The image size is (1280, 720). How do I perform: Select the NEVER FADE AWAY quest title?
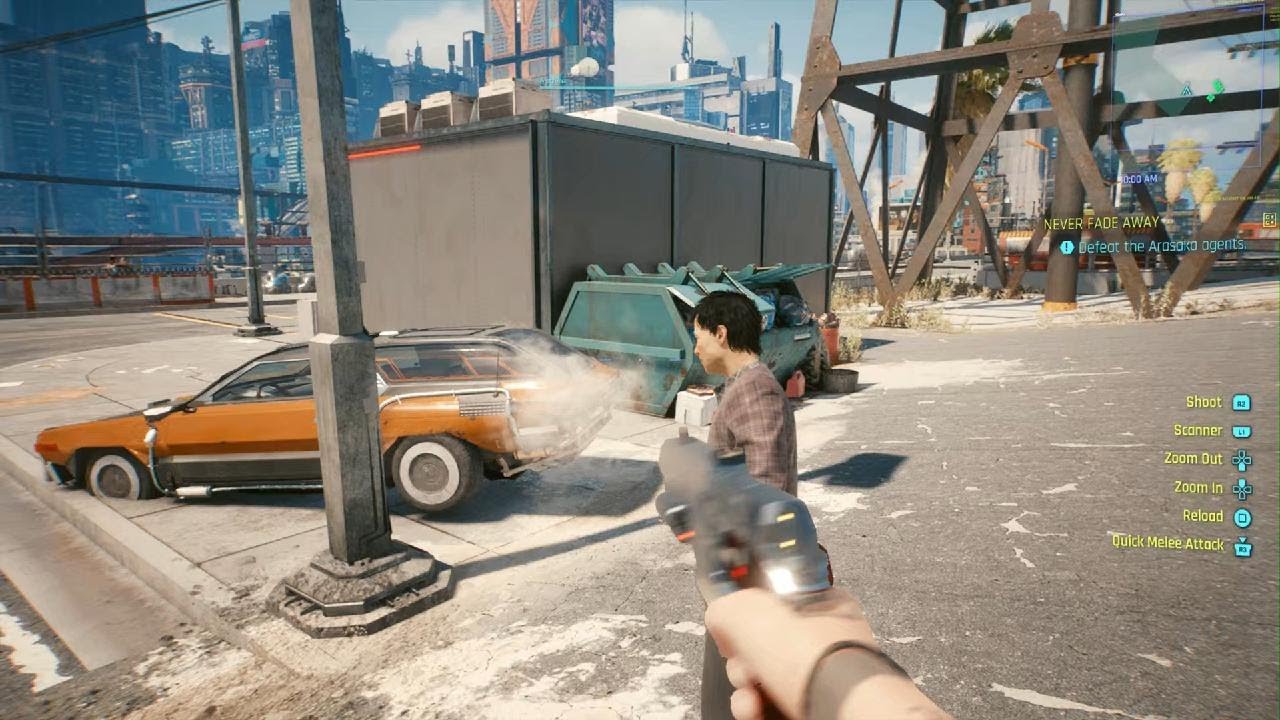click(x=1100, y=222)
